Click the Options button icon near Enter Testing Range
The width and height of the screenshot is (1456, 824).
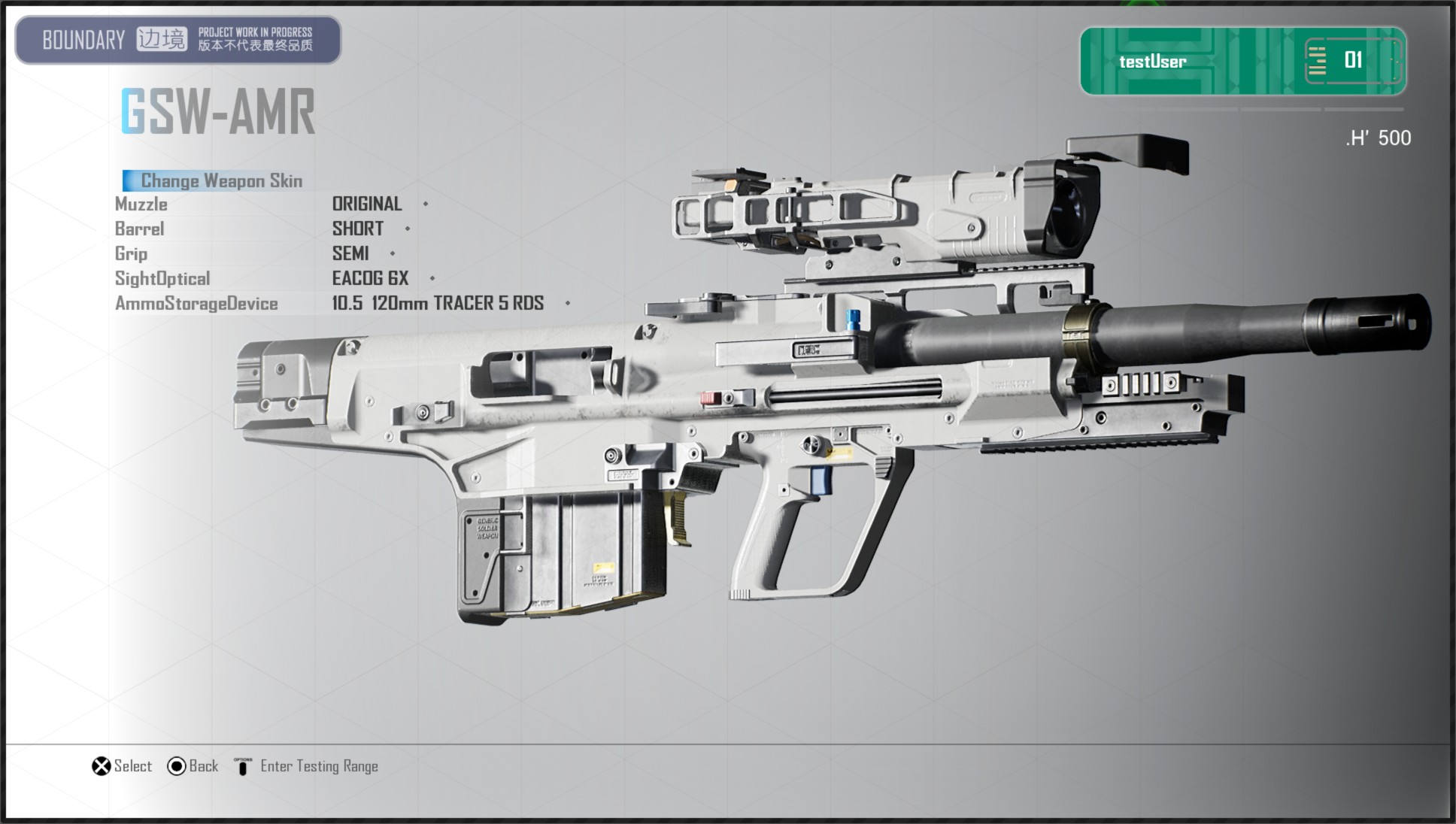[242, 766]
